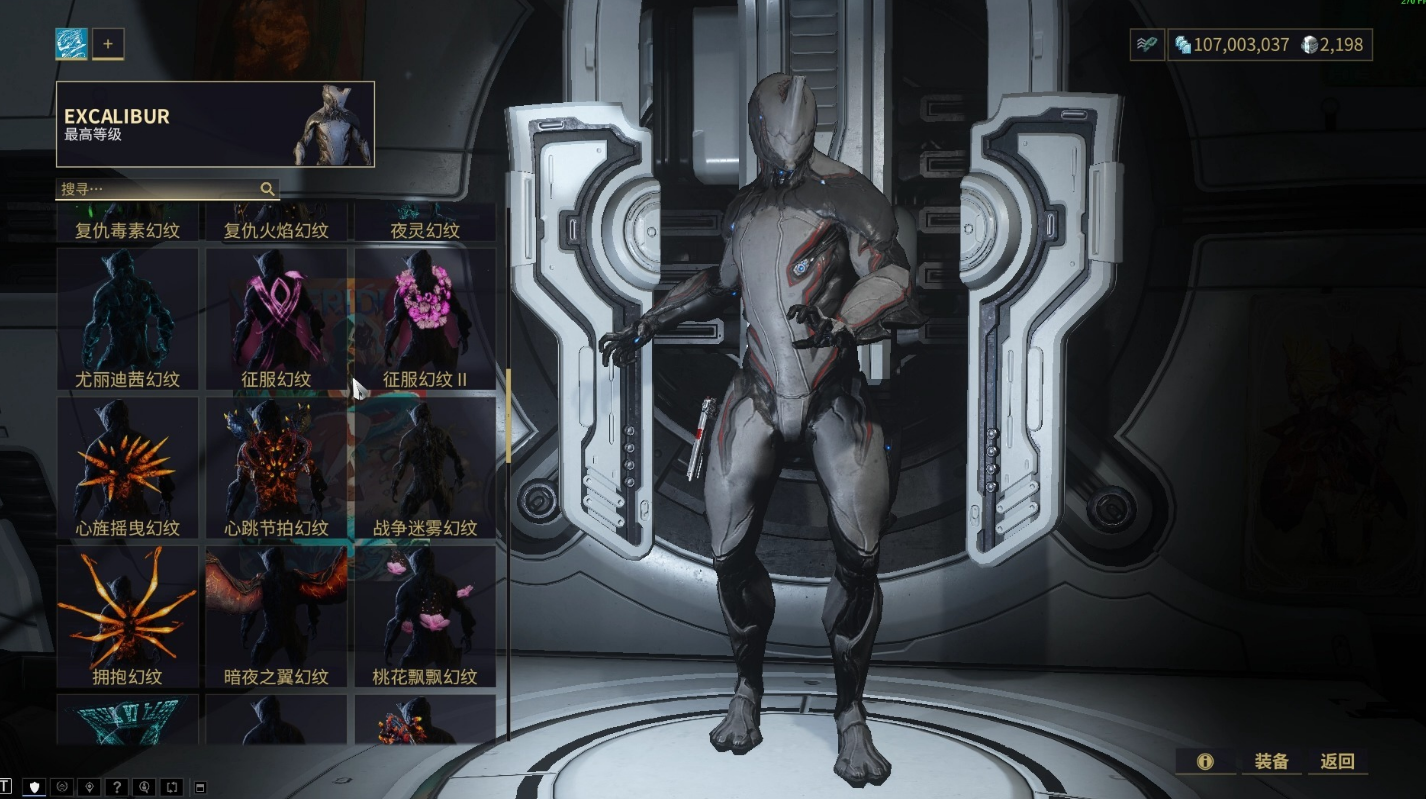Click the platinum currency counter
Screen dimensions: 1426x799
click(1335, 45)
